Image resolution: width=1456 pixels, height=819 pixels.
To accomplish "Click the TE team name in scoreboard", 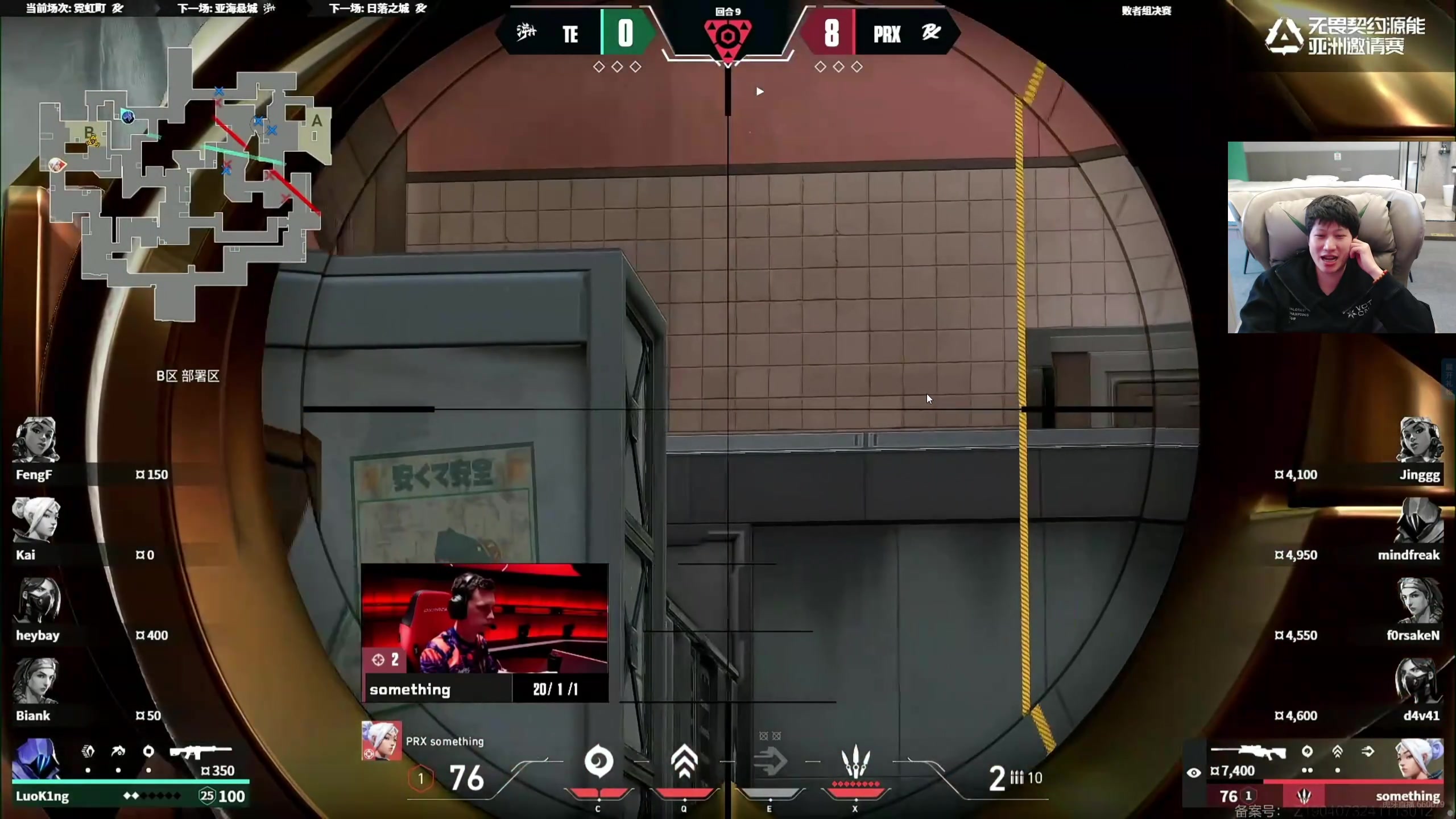I will click(570, 34).
